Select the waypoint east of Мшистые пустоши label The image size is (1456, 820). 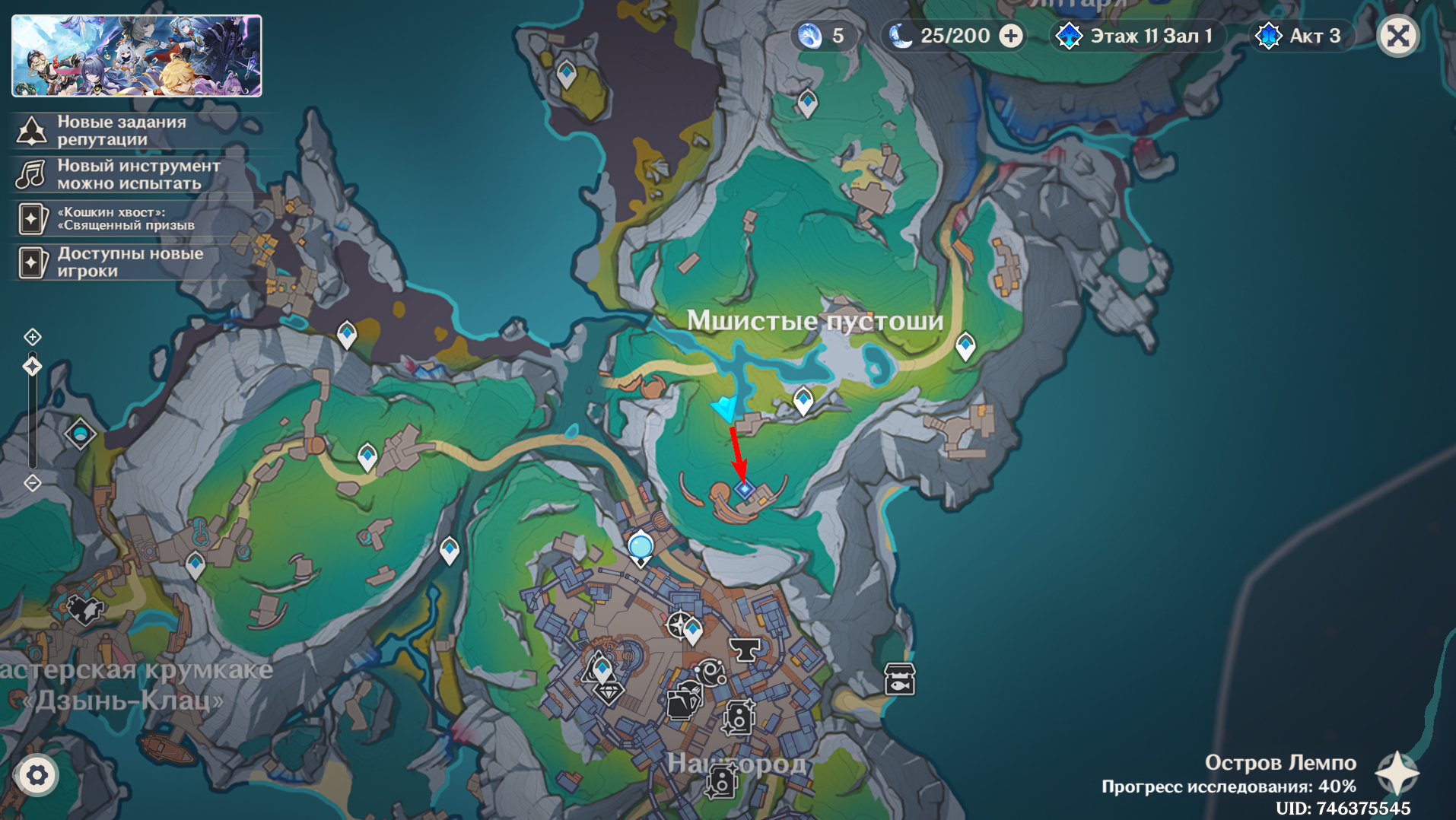click(965, 345)
